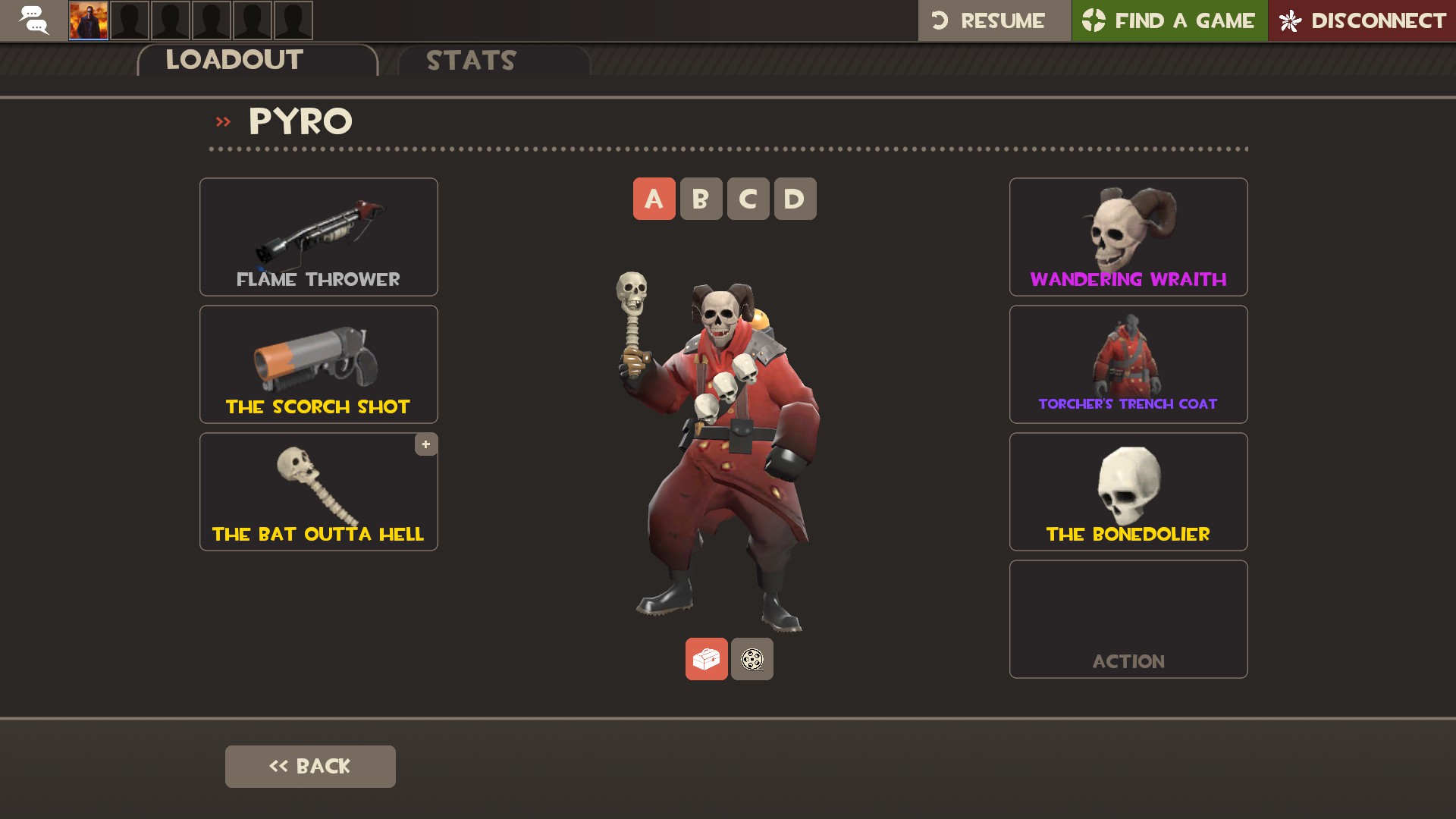Open the in-game chat via speech bubble icon
The image size is (1456, 819).
(x=32, y=20)
